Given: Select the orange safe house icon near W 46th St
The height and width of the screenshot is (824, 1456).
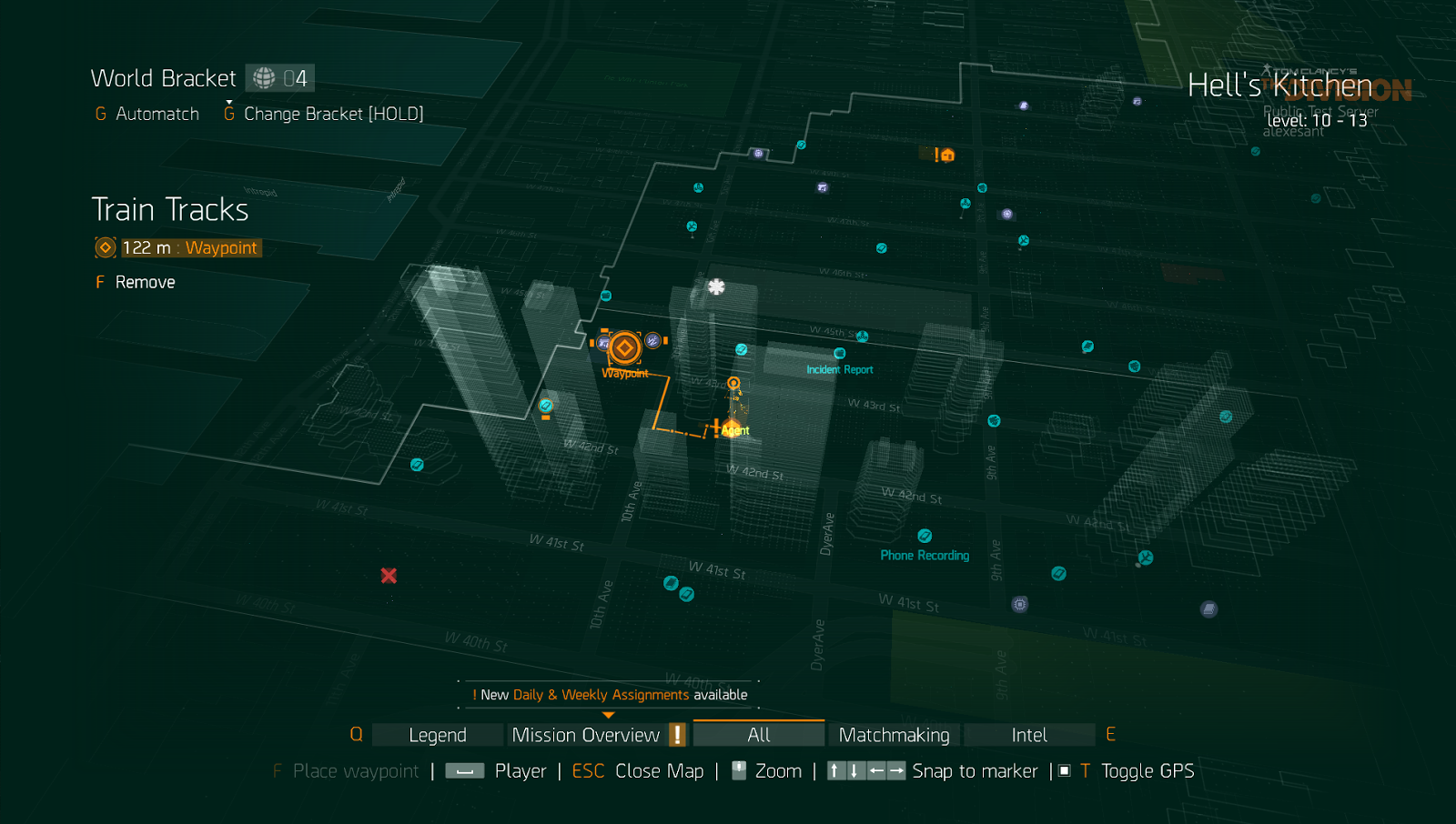Looking at the screenshot, I should coord(946,155).
